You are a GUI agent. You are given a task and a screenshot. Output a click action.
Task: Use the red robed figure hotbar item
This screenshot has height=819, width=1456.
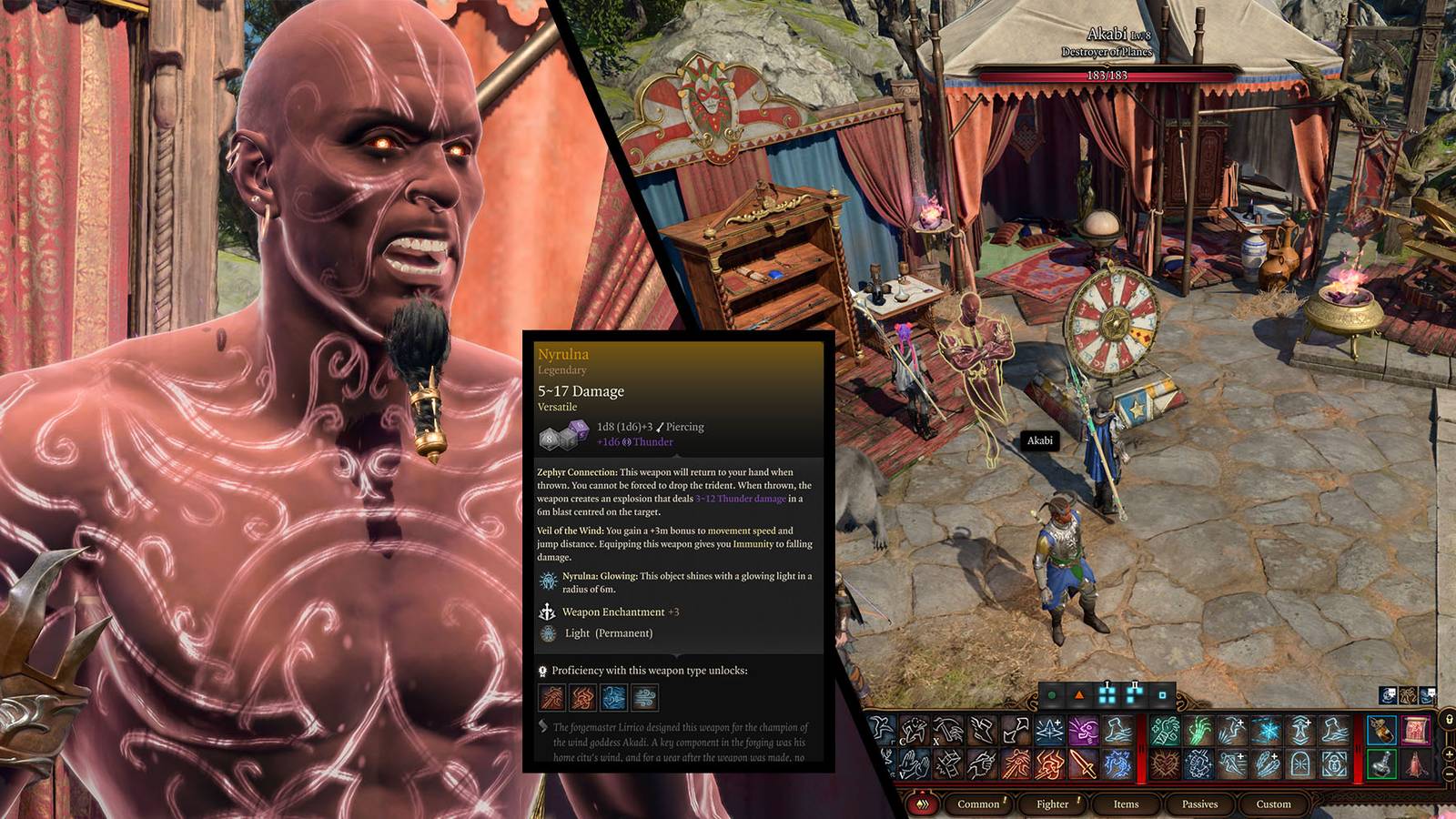coord(1415,764)
